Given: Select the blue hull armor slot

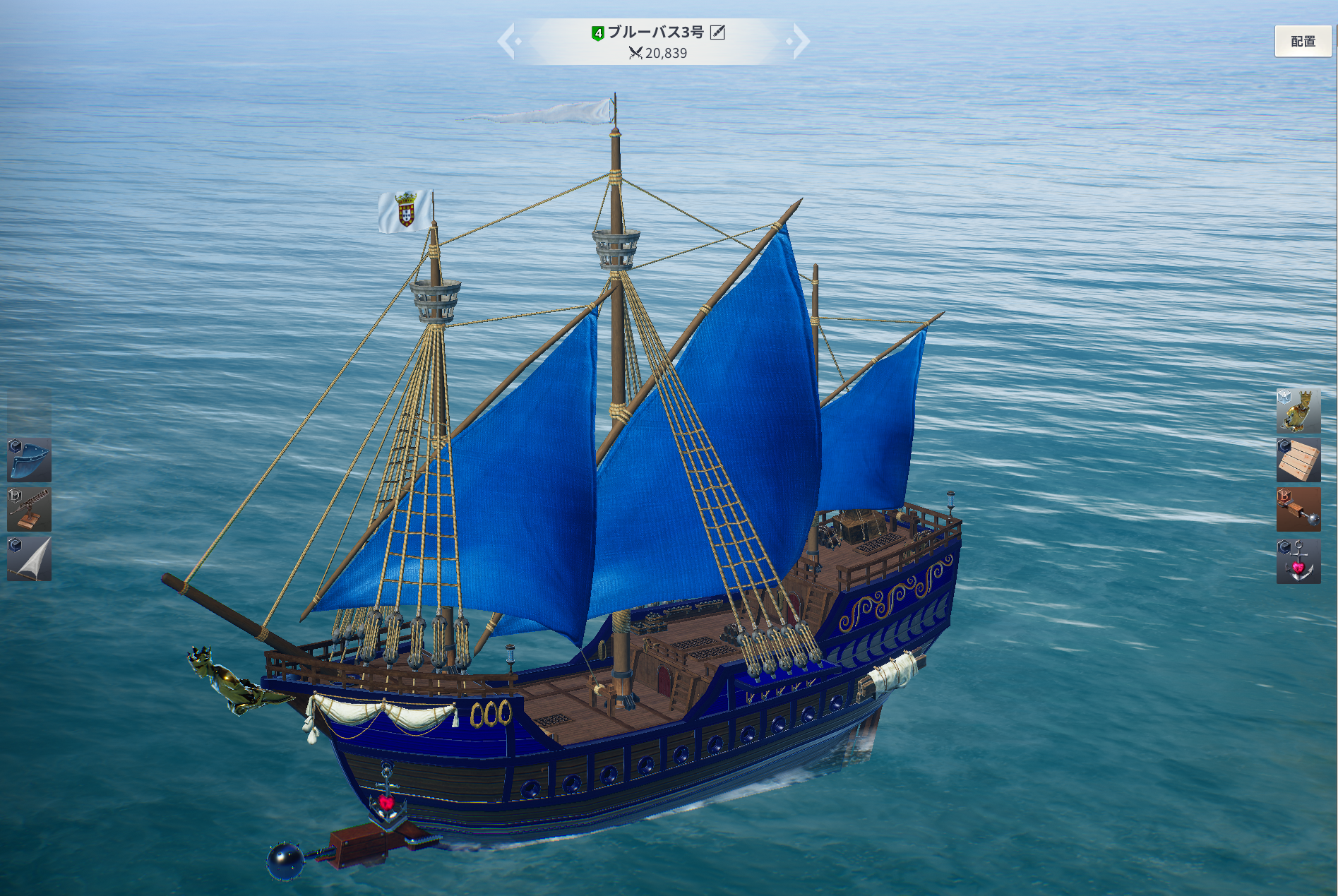Looking at the screenshot, I should click(29, 460).
